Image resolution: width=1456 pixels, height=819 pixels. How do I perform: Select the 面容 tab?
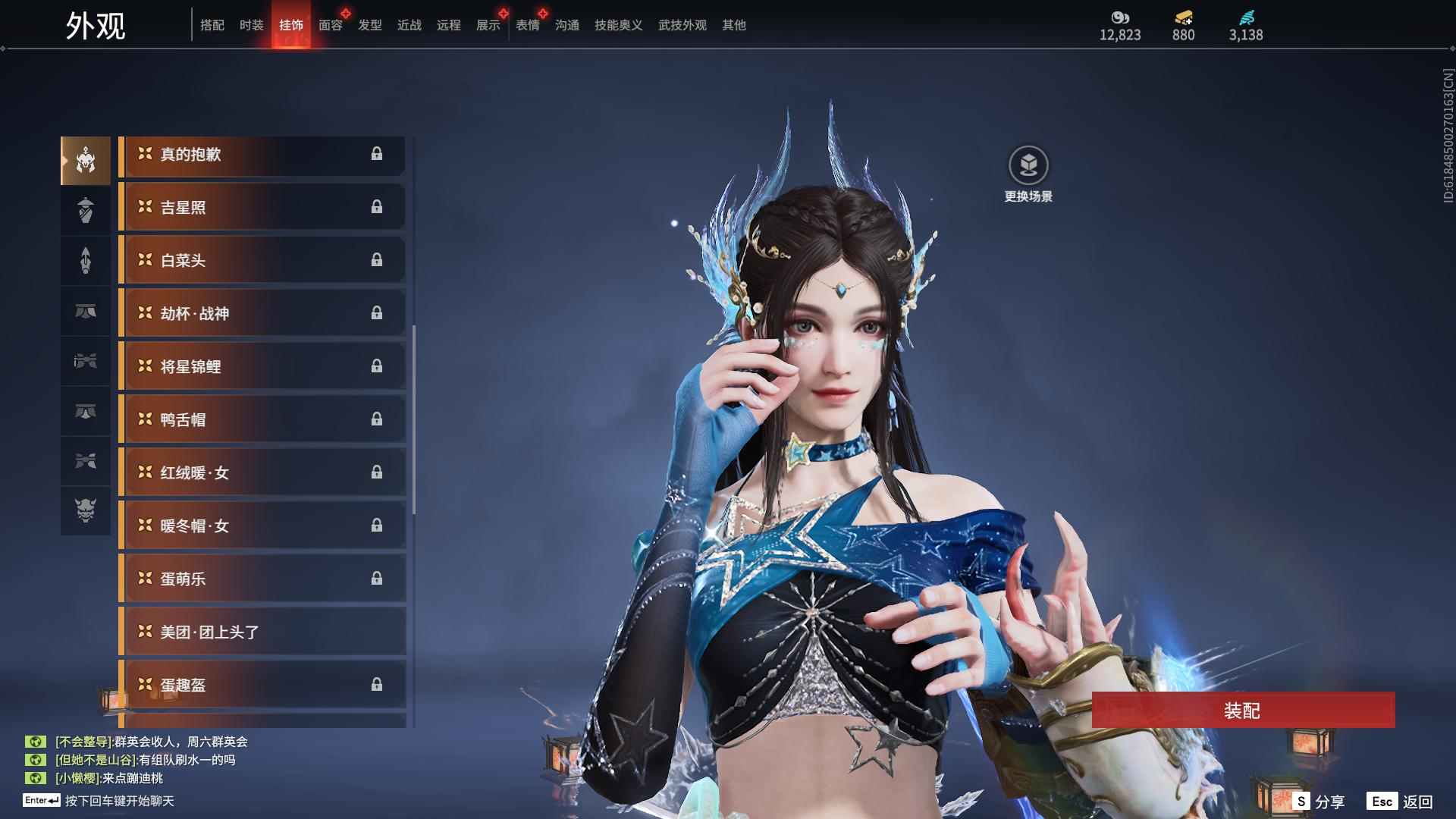pos(331,25)
